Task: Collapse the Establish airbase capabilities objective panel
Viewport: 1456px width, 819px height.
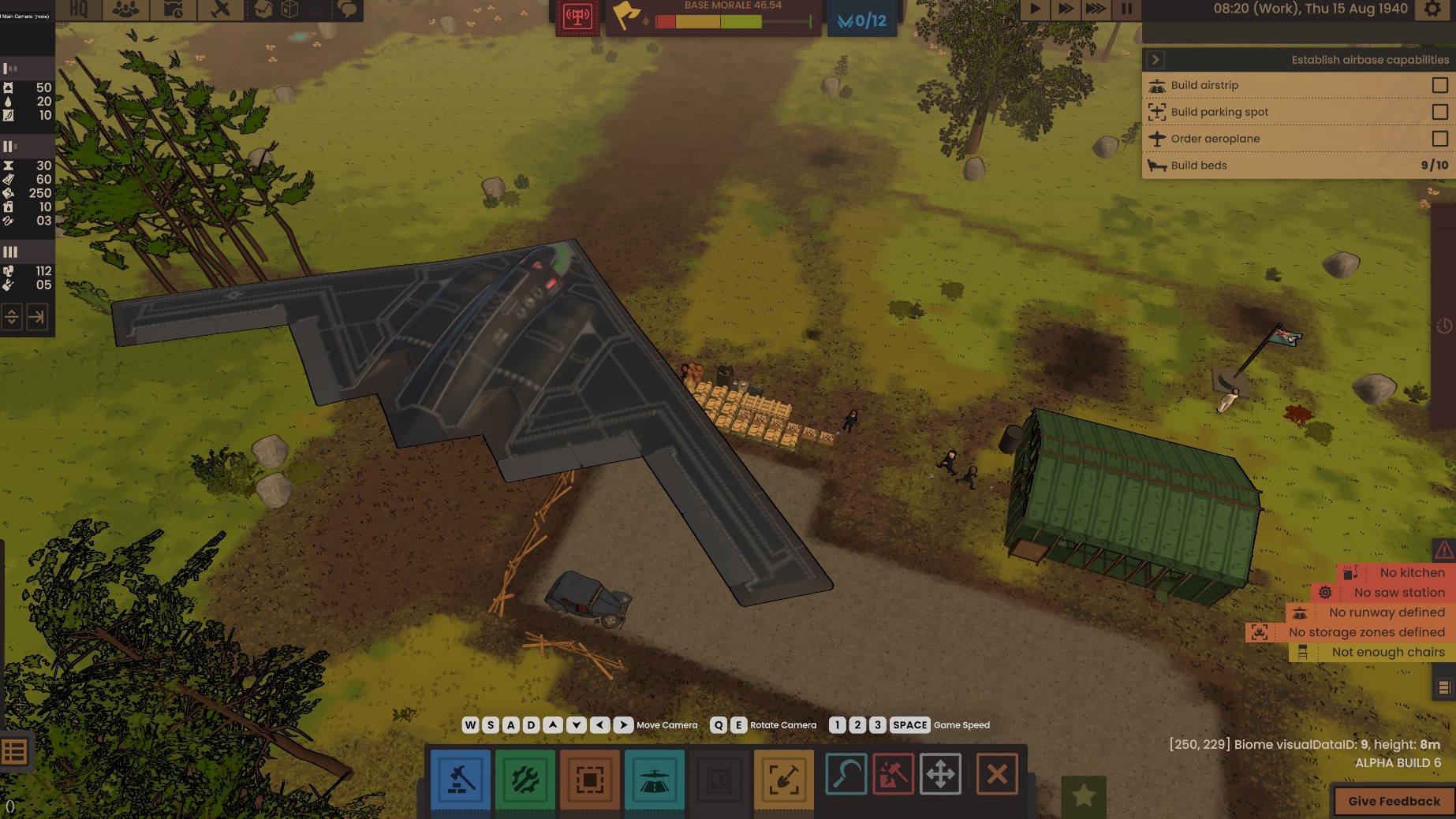Action: tap(1155, 60)
